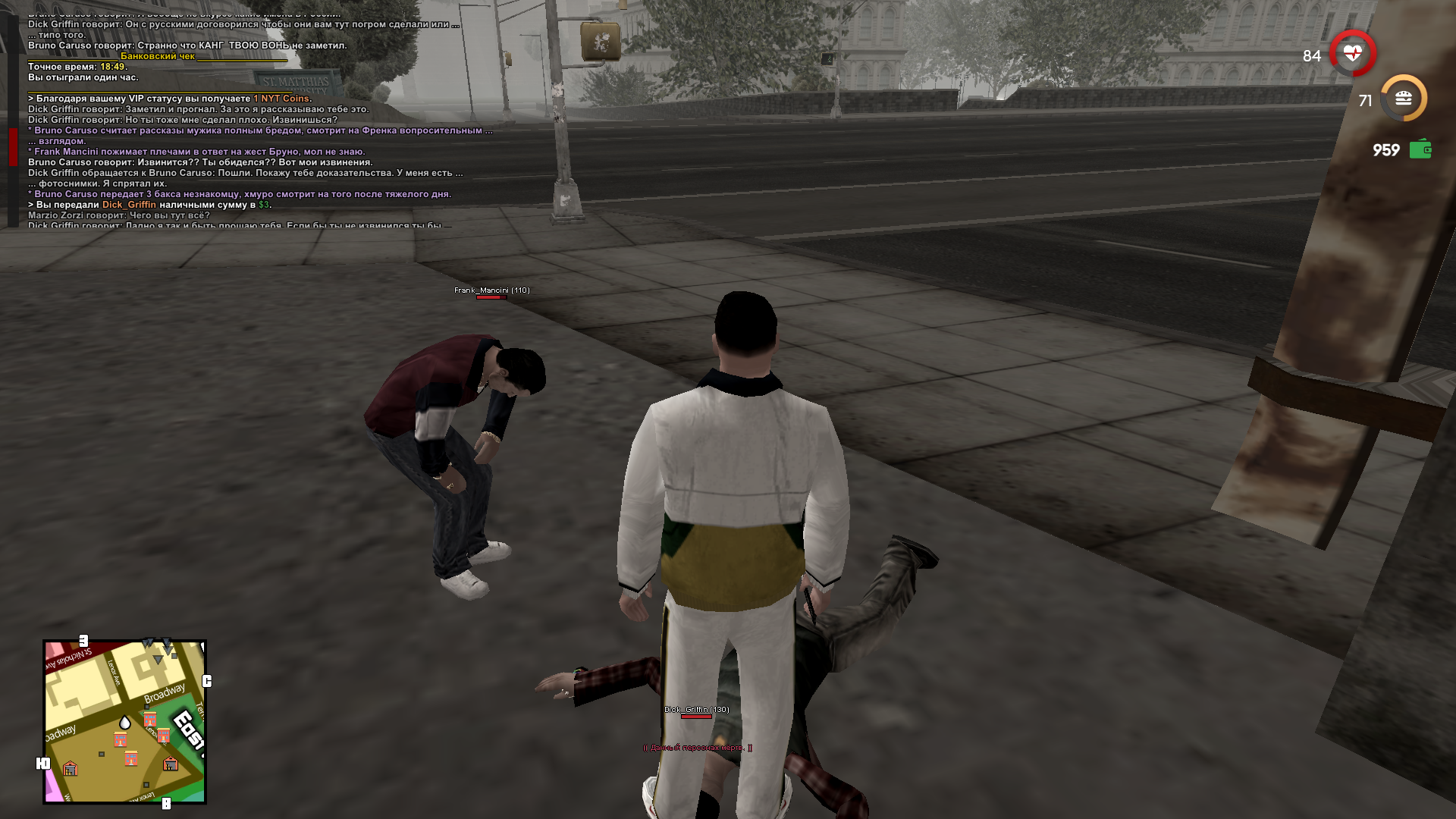The image size is (1456, 819).
Task: Click the timestamp 18:49 in chat
Action: [x=114, y=67]
